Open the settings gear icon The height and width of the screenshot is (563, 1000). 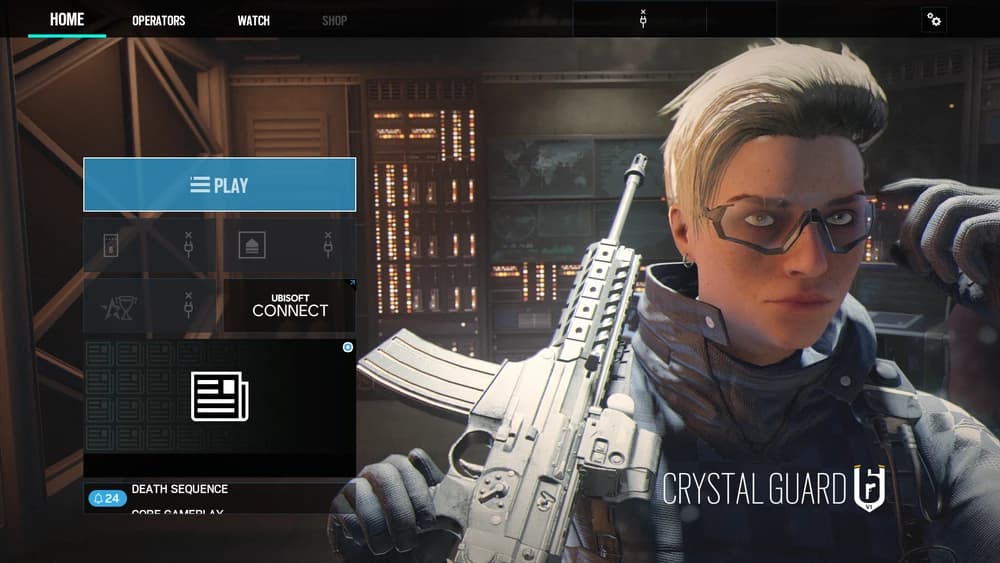pos(934,19)
